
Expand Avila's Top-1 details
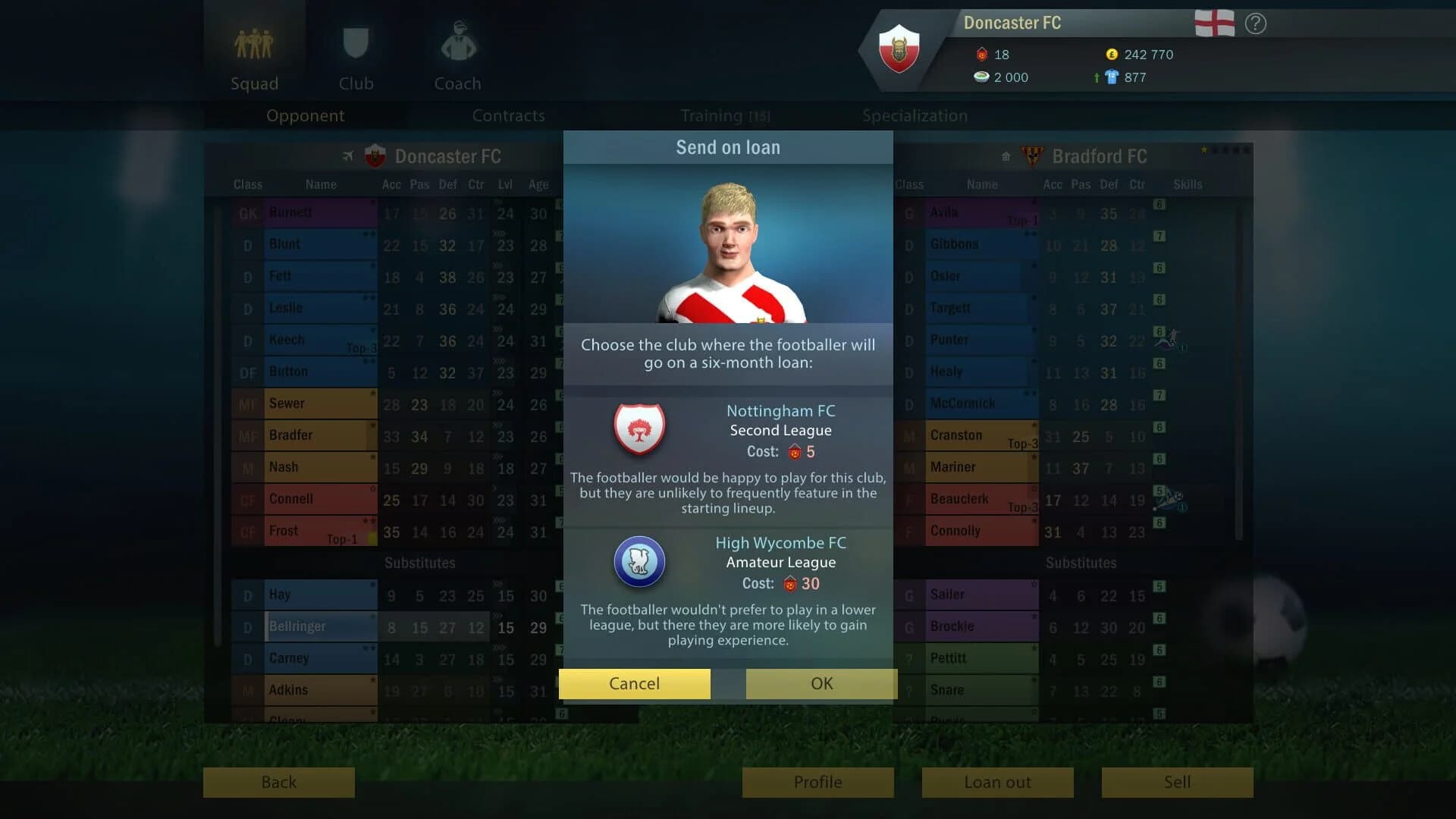(x=1022, y=221)
